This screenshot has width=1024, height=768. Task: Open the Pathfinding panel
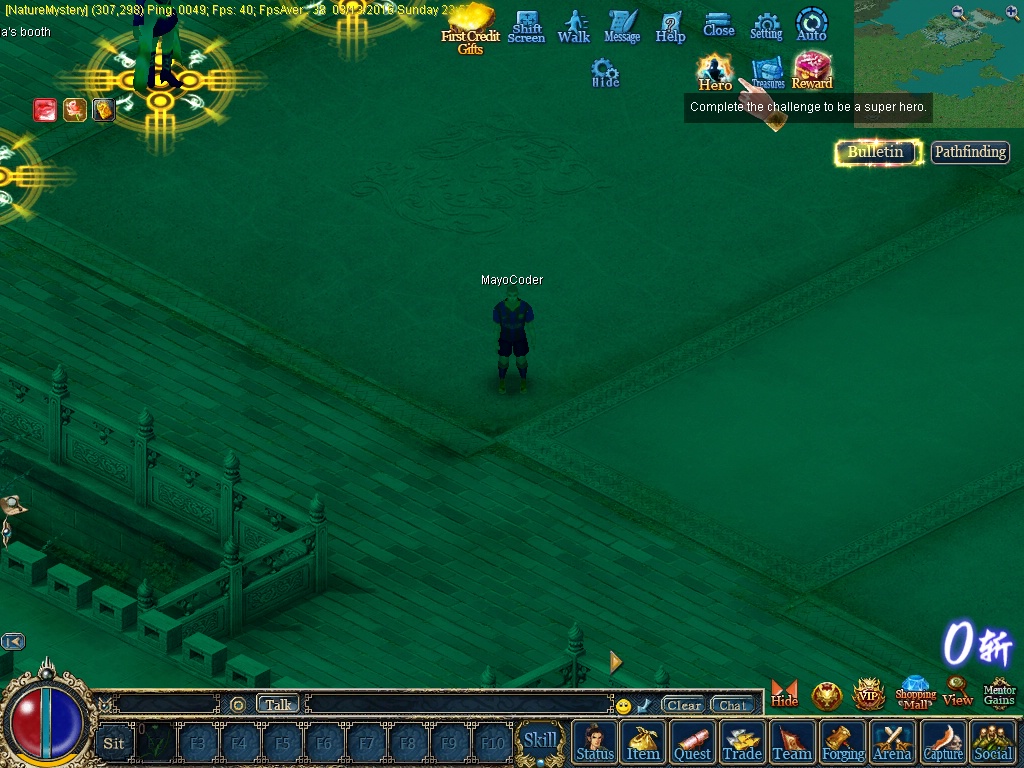pyautogui.click(x=969, y=152)
